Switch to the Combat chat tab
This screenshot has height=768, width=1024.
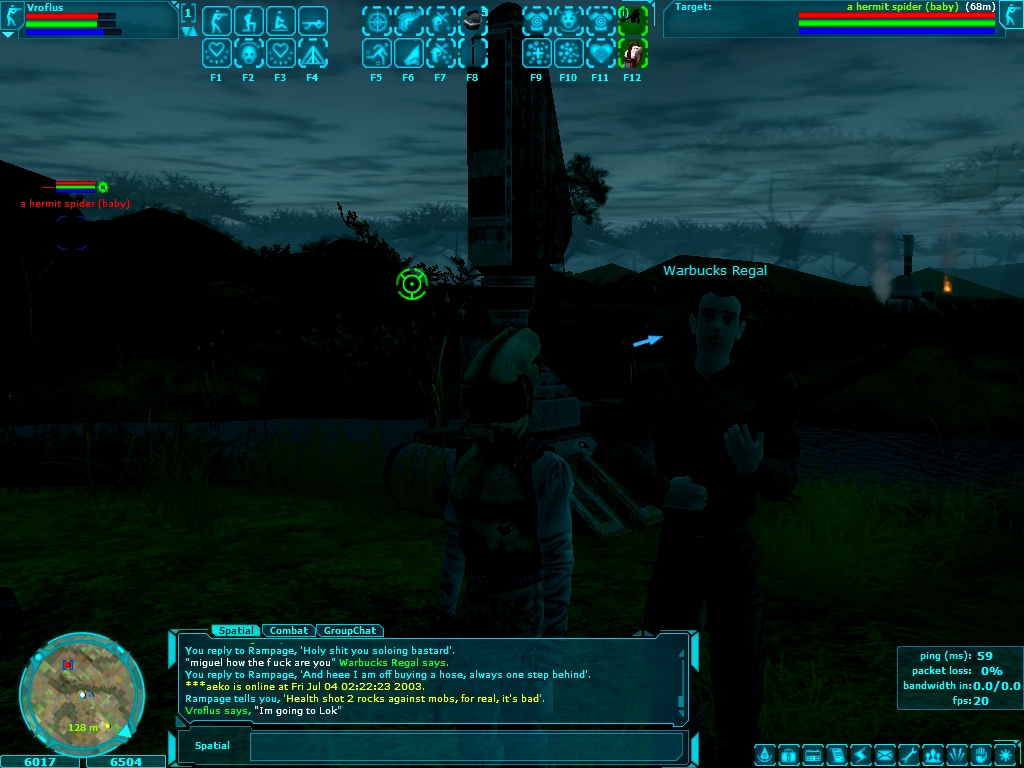pyautogui.click(x=289, y=631)
